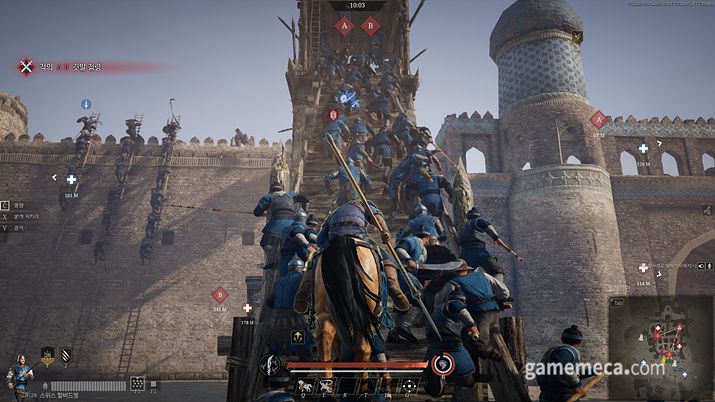
Task: Click the red A waypoint by the tower
Action: [598, 120]
